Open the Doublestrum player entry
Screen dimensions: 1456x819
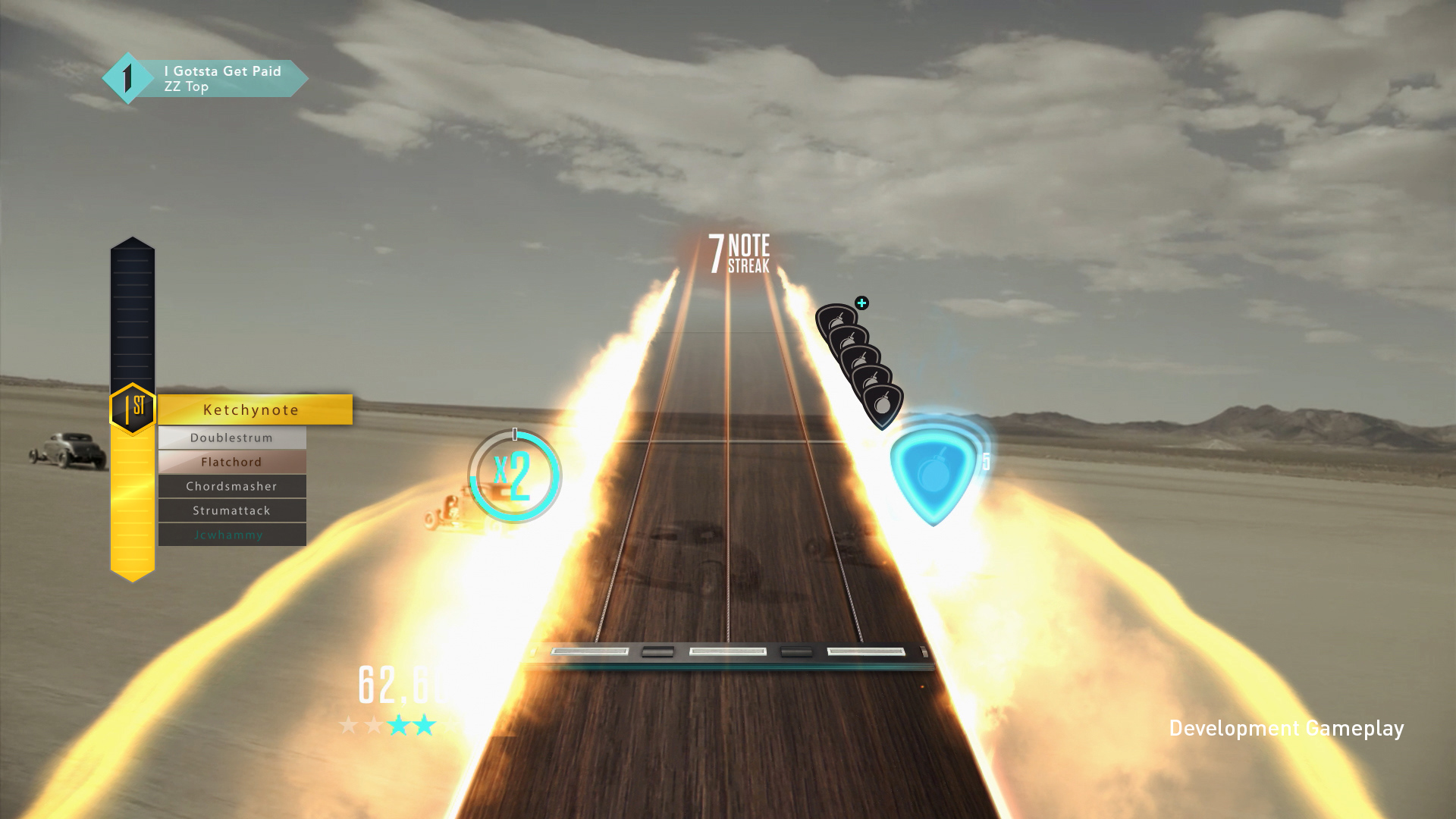(x=231, y=438)
